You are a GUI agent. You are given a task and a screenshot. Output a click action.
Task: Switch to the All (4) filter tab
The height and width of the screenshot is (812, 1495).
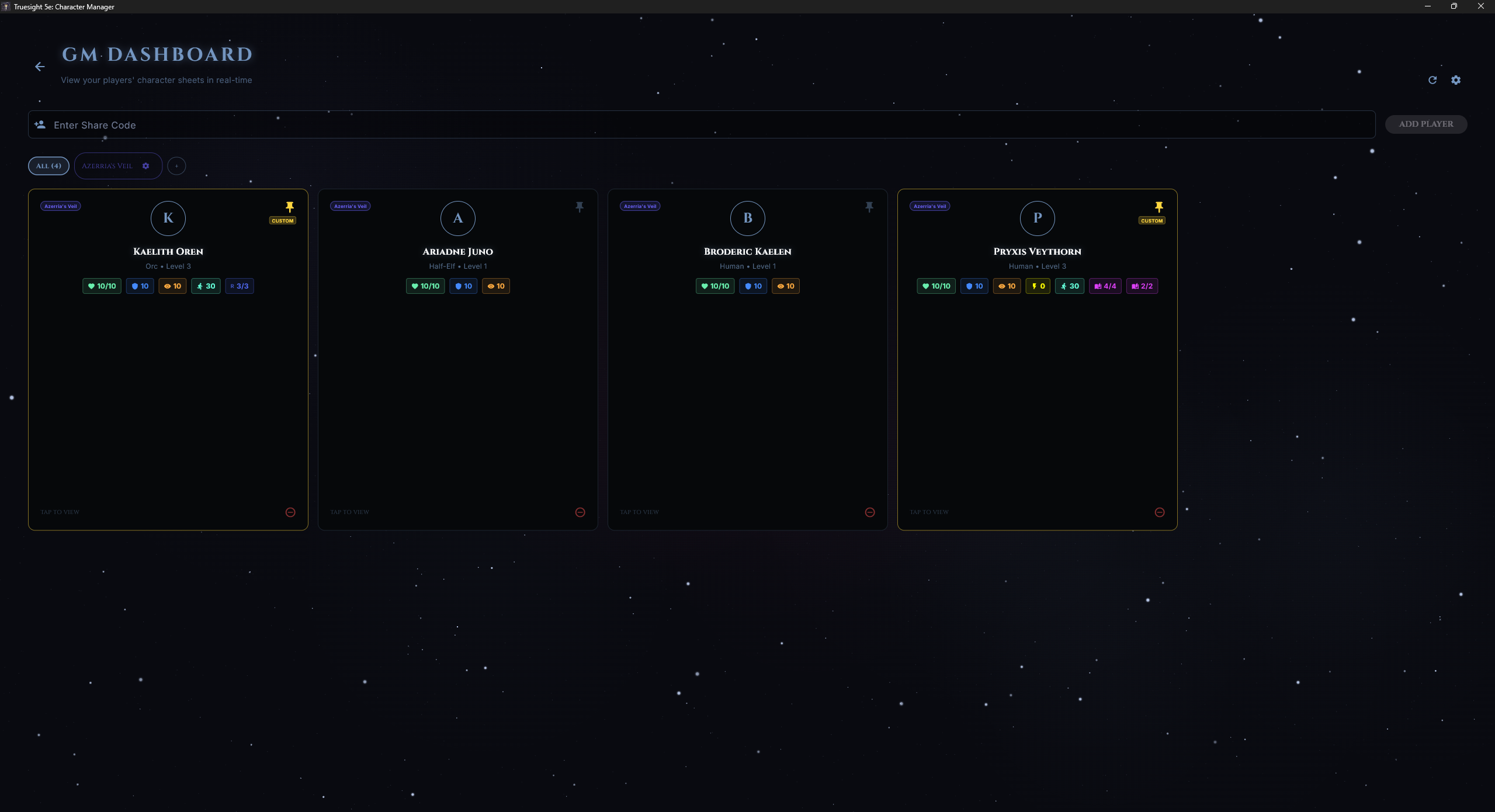point(48,166)
